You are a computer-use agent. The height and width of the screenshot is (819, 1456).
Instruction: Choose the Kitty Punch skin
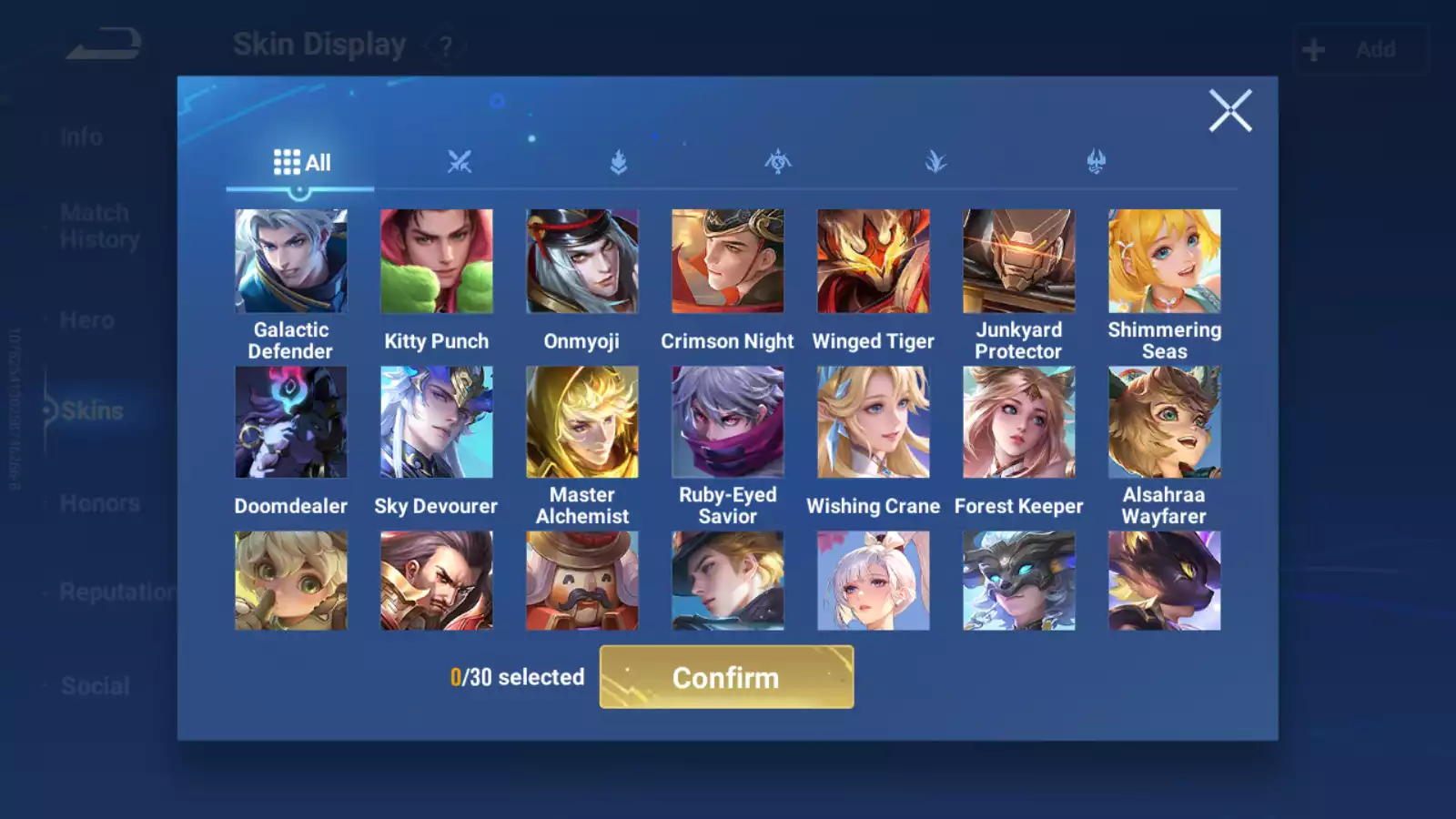point(437,261)
